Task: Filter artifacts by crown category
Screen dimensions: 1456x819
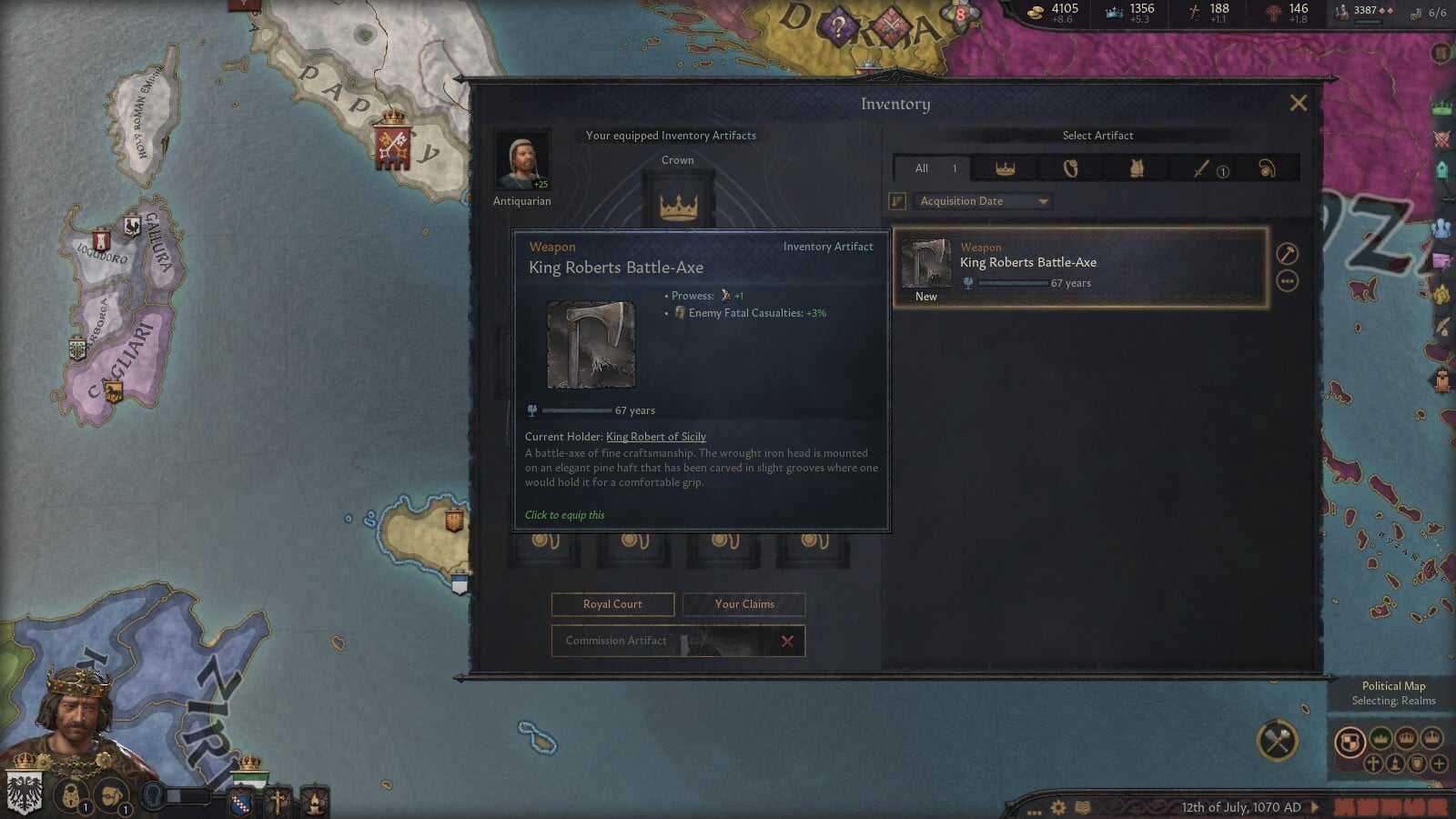Action: [1005, 168]
